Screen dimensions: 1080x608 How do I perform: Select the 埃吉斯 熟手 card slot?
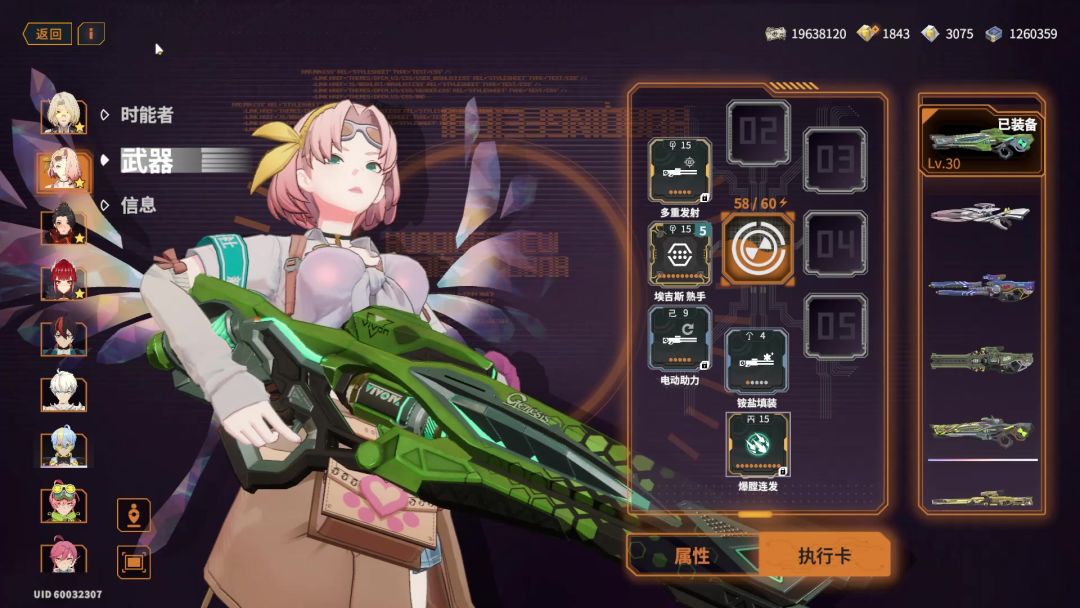click(x=680, y=254)
